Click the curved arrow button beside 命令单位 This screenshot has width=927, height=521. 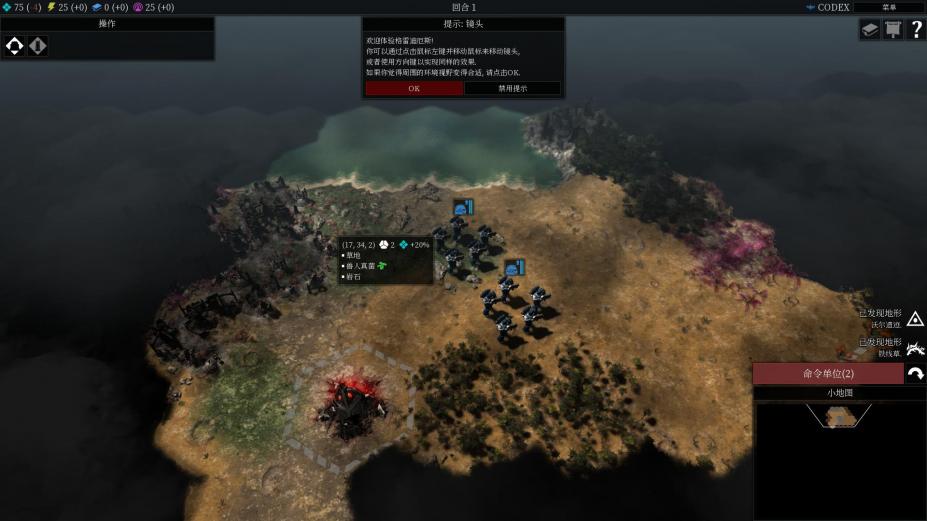pyautogui.click(x=915, y=374)
